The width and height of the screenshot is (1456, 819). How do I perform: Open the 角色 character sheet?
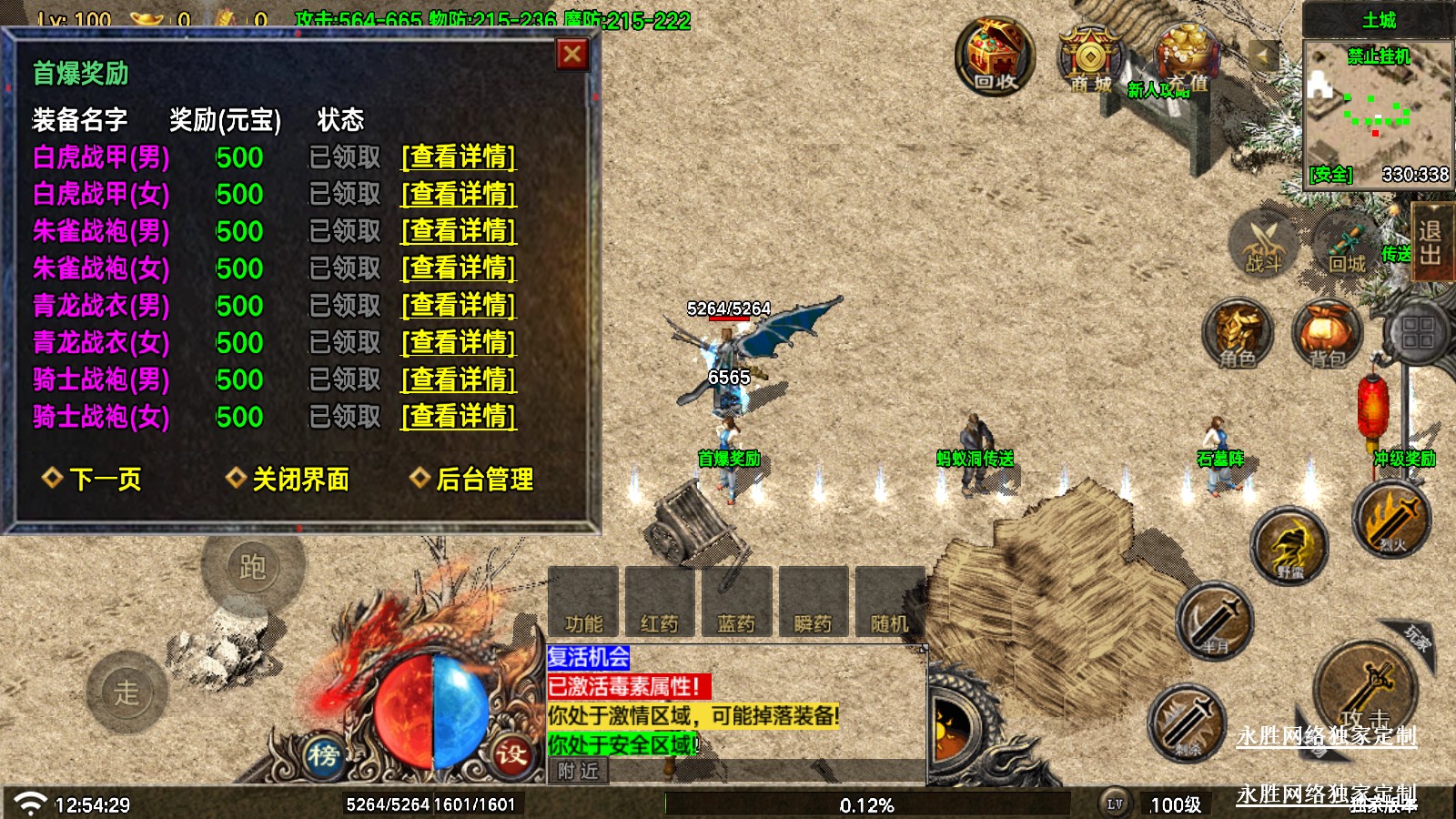tap(1238, 333)
